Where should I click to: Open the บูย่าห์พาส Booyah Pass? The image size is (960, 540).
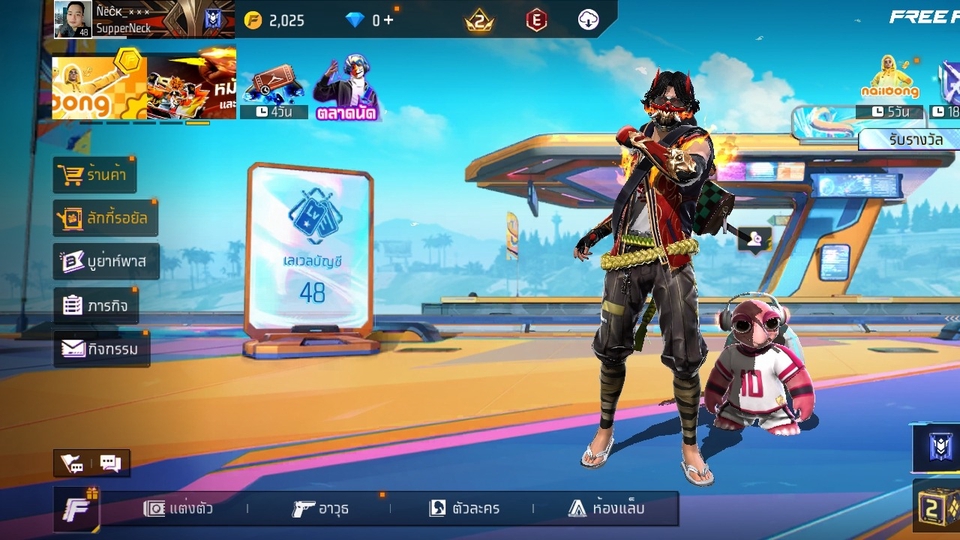click(x=106, y=262)
